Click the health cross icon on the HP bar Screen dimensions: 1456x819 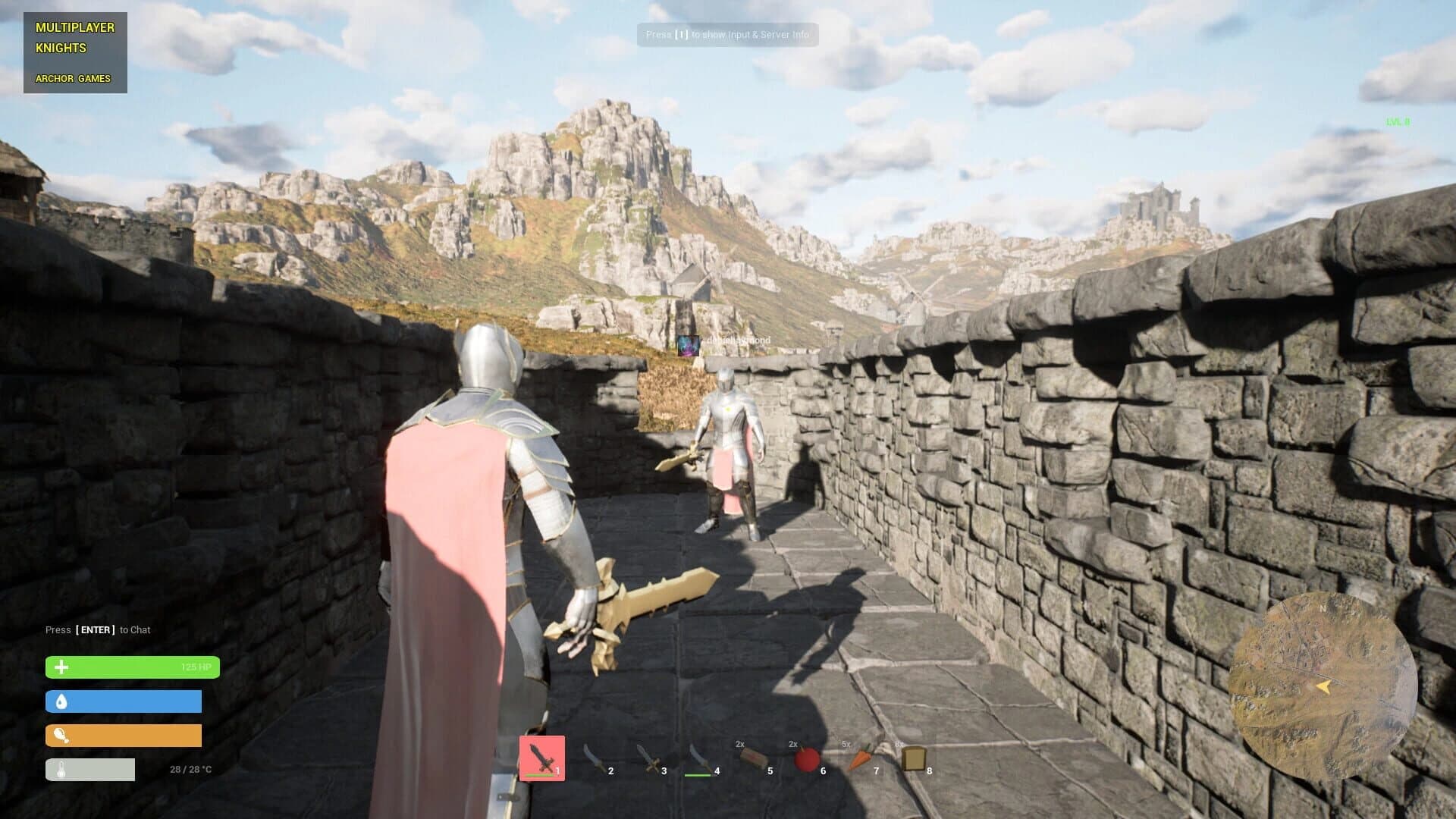[62, 667]
